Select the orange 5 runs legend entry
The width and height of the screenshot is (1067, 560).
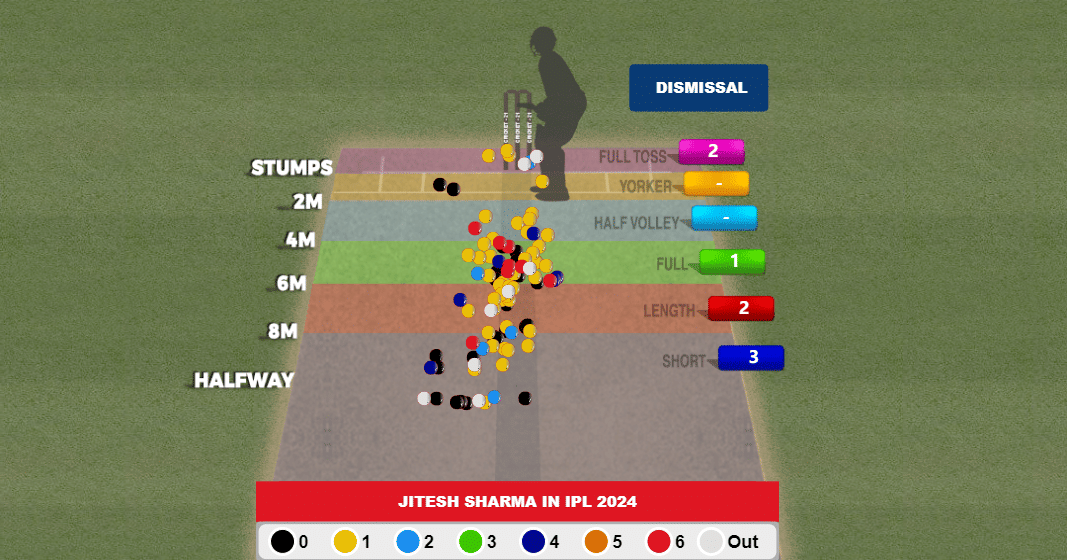[597, 541]
